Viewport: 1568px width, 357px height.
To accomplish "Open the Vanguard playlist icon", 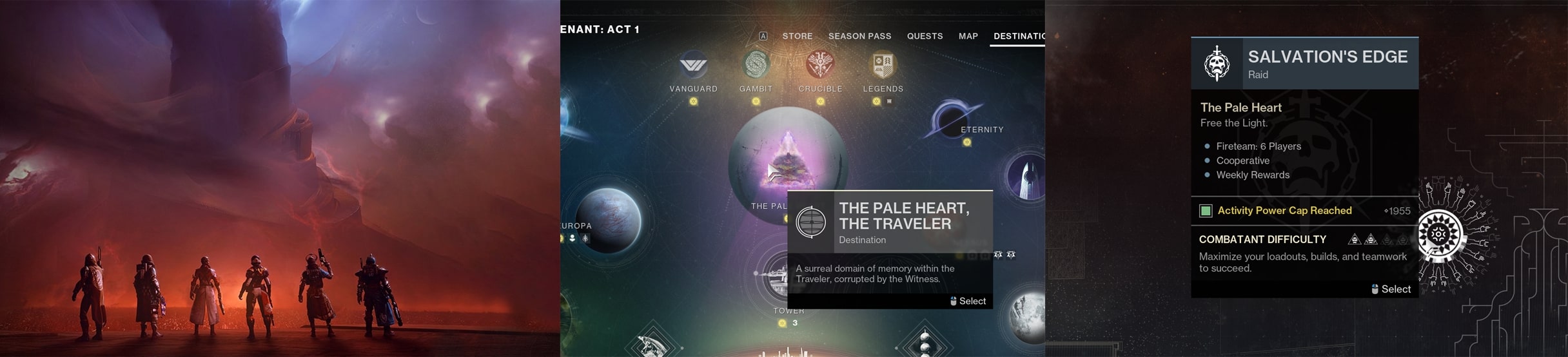I will (693, 66).
